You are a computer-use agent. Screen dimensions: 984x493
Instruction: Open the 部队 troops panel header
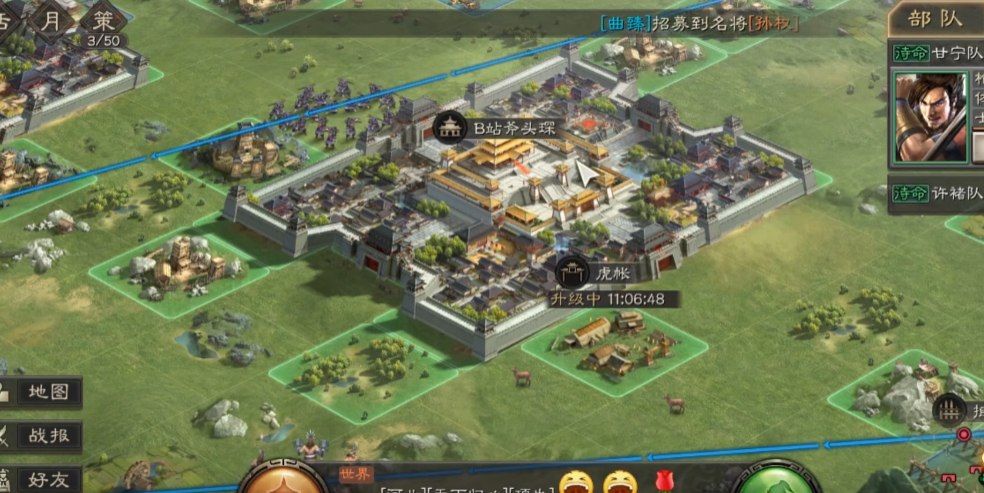coord(935,18)
